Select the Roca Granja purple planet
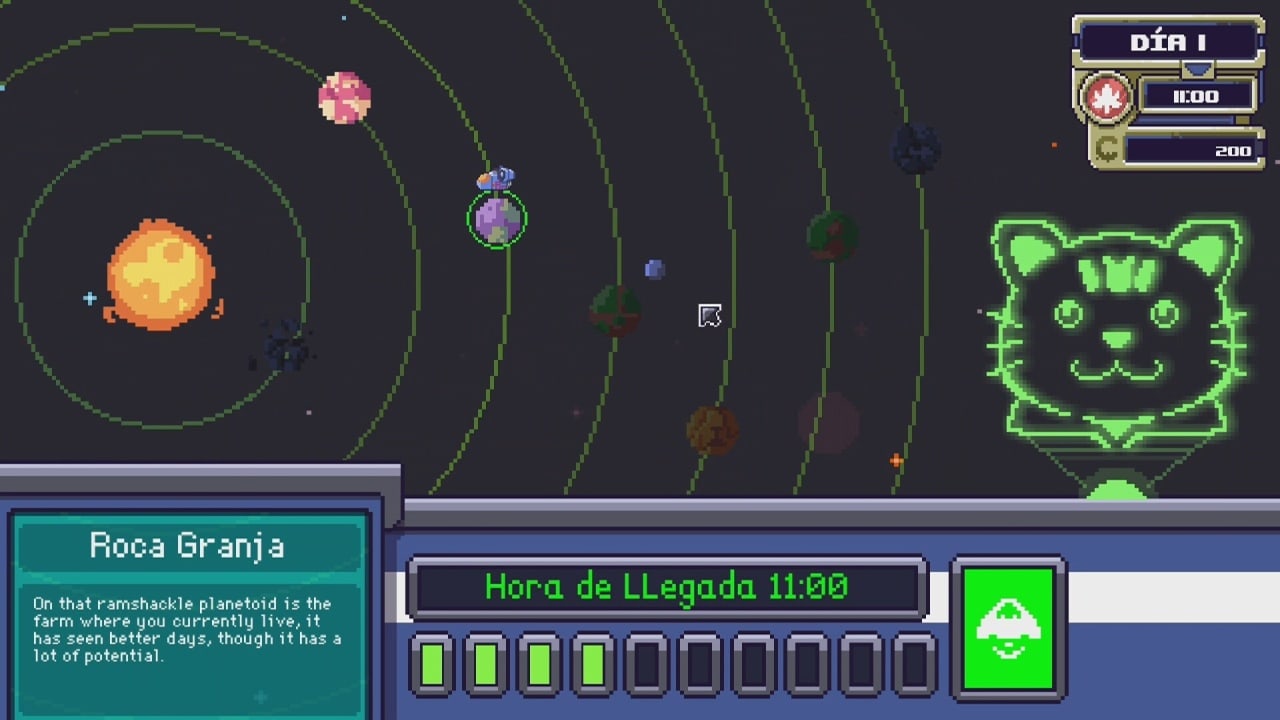The image size is (1280, 720). [x=497, y=220]
